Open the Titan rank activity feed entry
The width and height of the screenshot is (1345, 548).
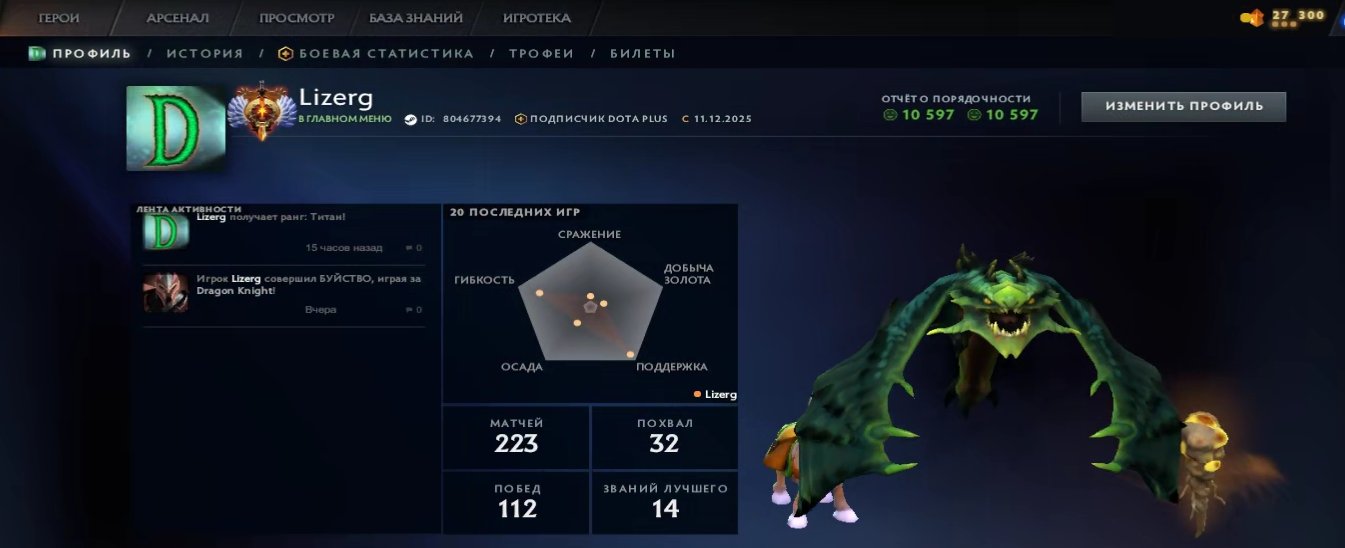click(x=284, y=232)
